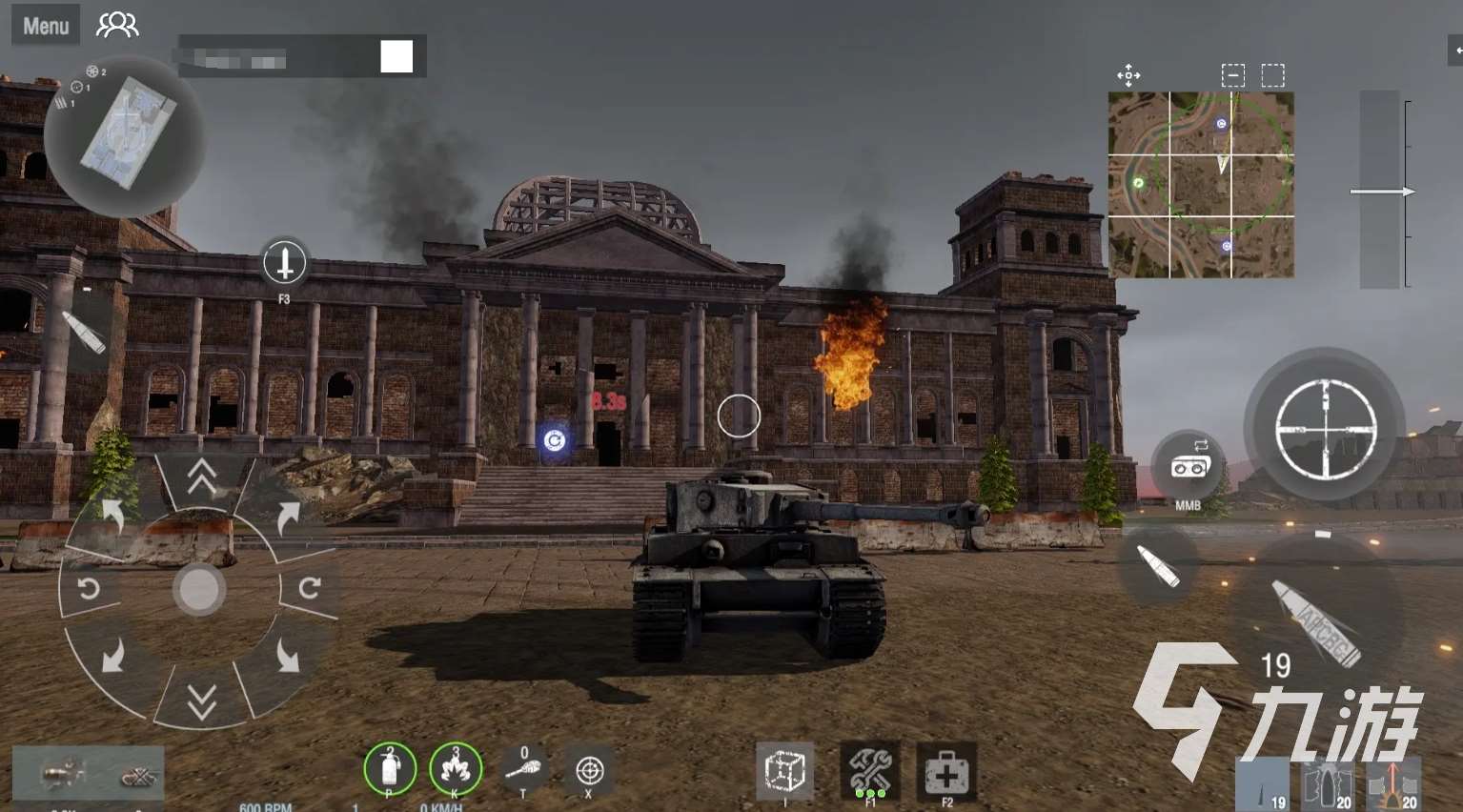The width and height of the screenshot is (1463, 812).
Task: Tap the reverse double-chevron movement arrow
Action: (x=201, y=702)
